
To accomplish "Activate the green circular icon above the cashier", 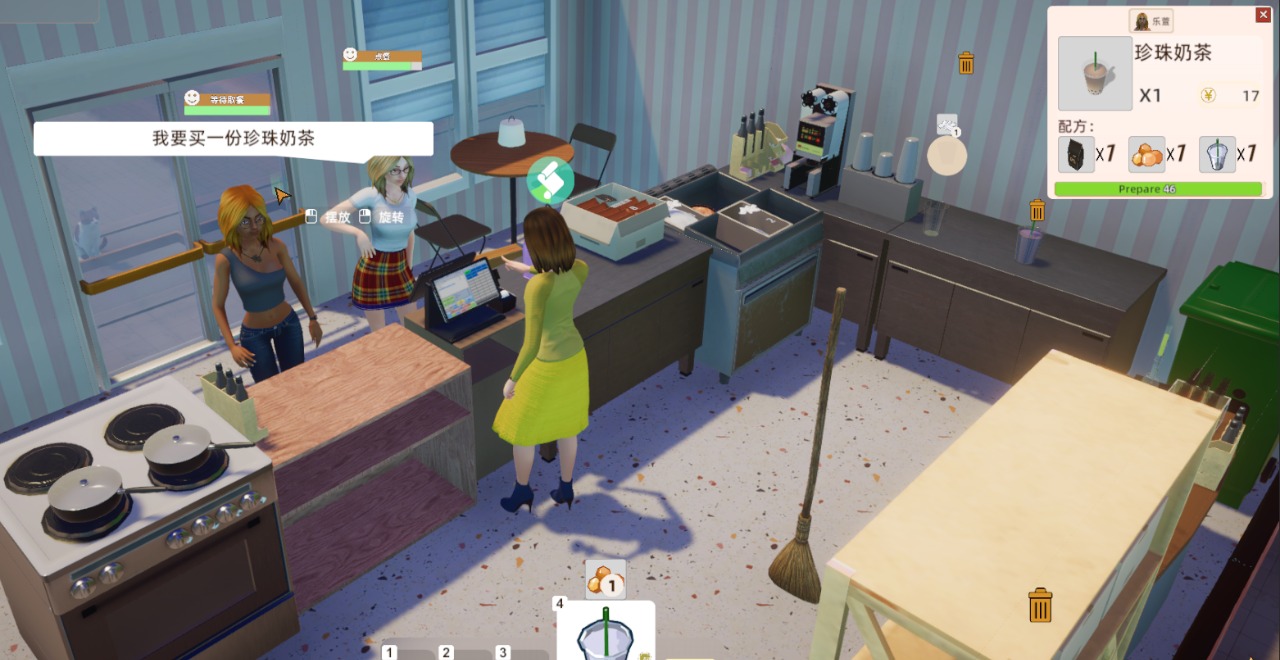I will tap(550, 180).
